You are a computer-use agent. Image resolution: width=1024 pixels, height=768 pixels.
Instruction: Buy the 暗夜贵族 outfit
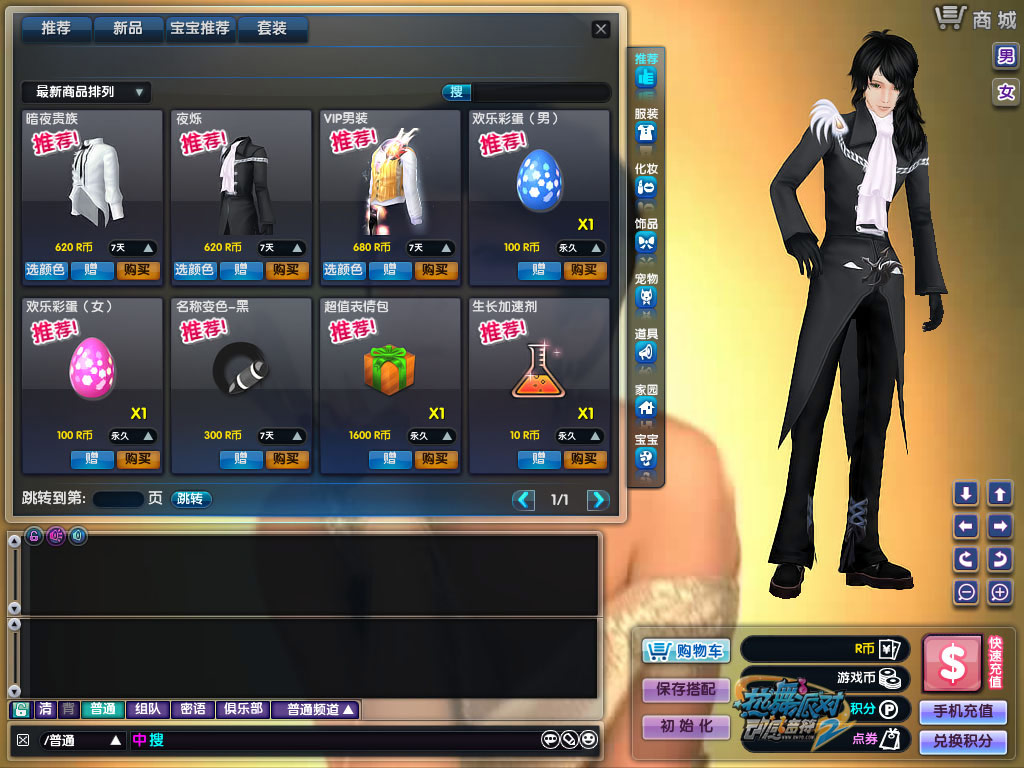point(138,270)
